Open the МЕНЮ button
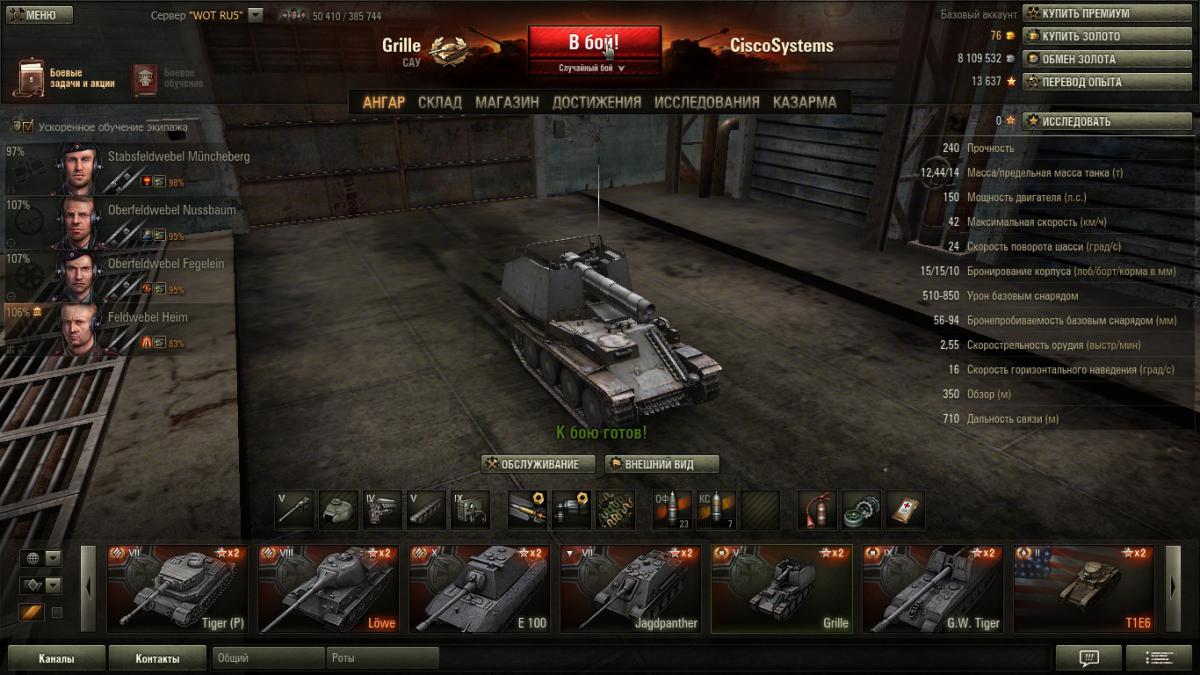 39,15
